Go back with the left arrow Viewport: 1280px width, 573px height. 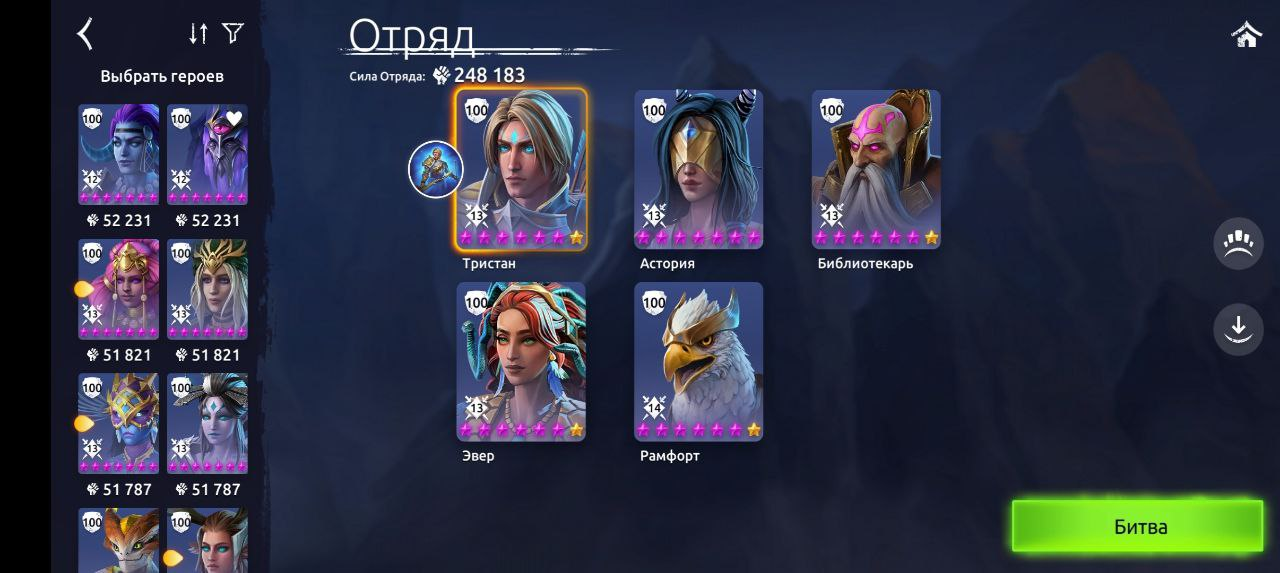click(85, 34)
